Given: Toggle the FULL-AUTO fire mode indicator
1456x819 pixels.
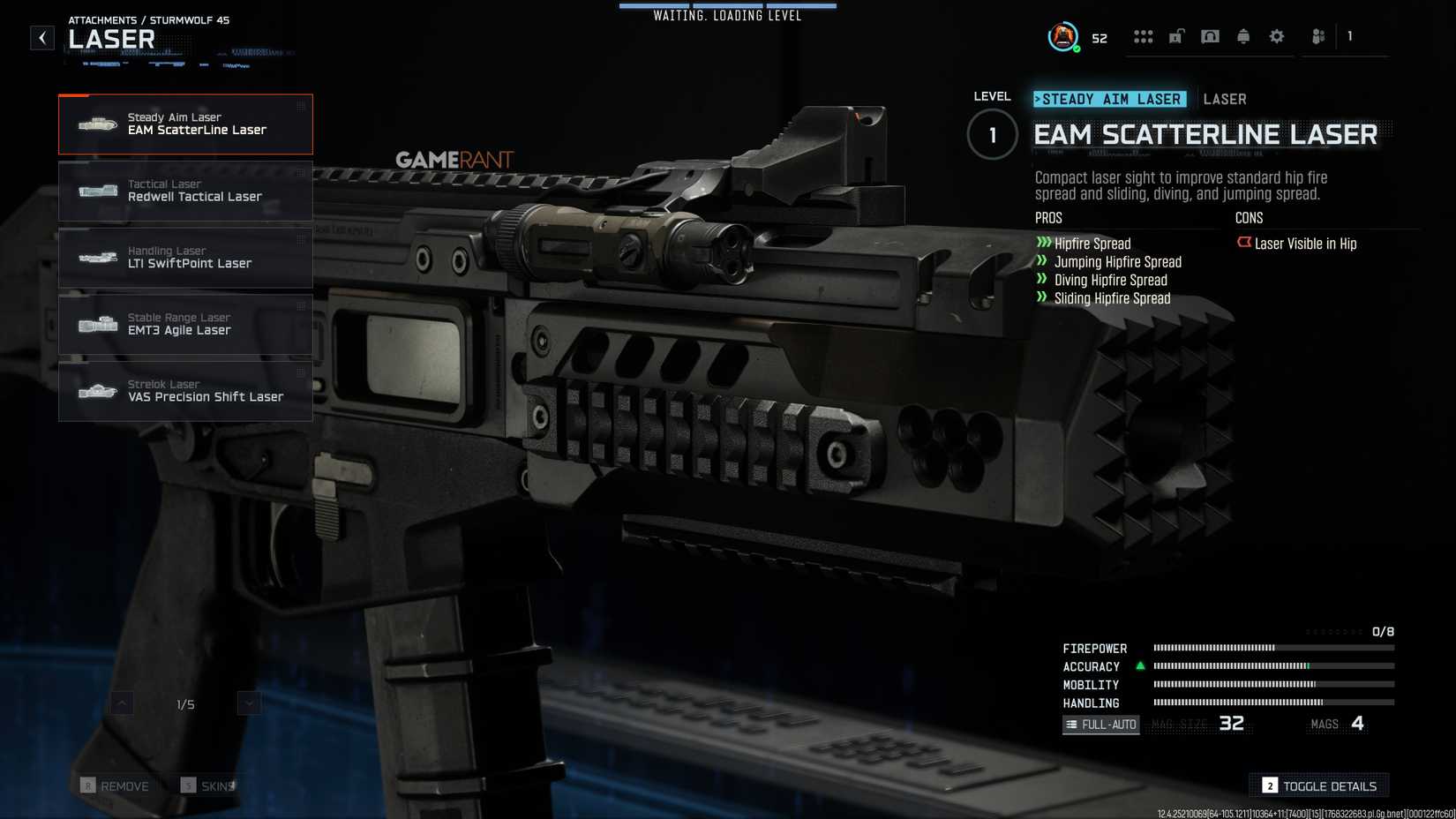Looking at the screenshot, I should (x=1100, y=725).
